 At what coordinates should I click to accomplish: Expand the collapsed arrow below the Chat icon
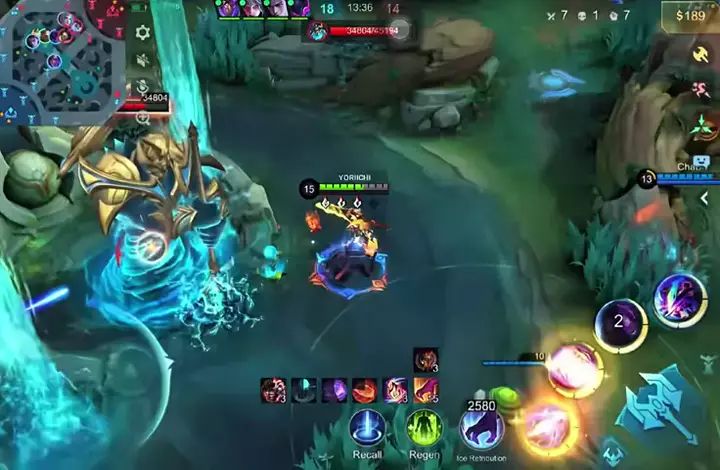pyautogui.click(x=704, y=198)
